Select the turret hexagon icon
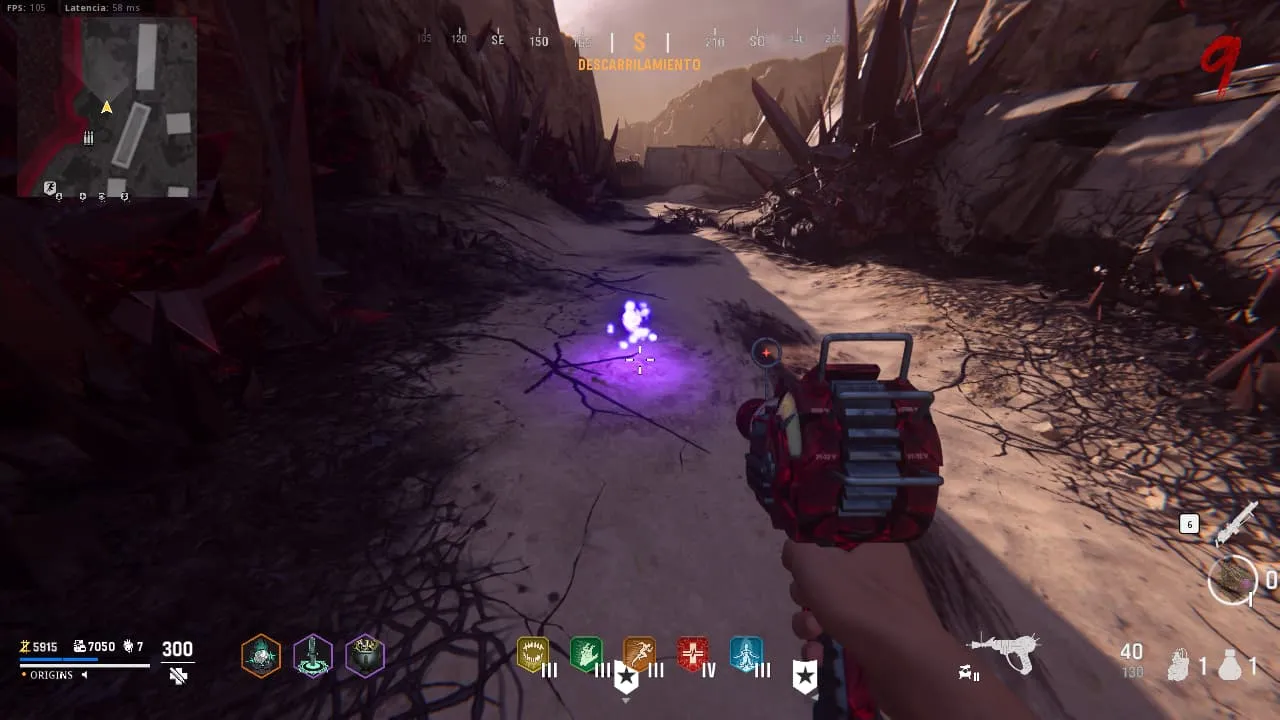Image resolution: width=1280 pixels, height=720 pixels. 313,656
